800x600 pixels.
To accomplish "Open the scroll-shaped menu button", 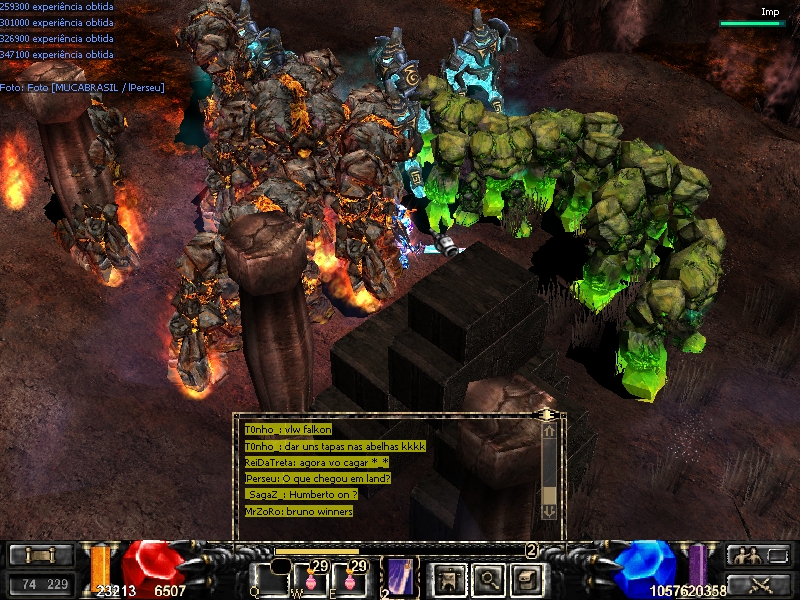I will [x=526, y=578].
